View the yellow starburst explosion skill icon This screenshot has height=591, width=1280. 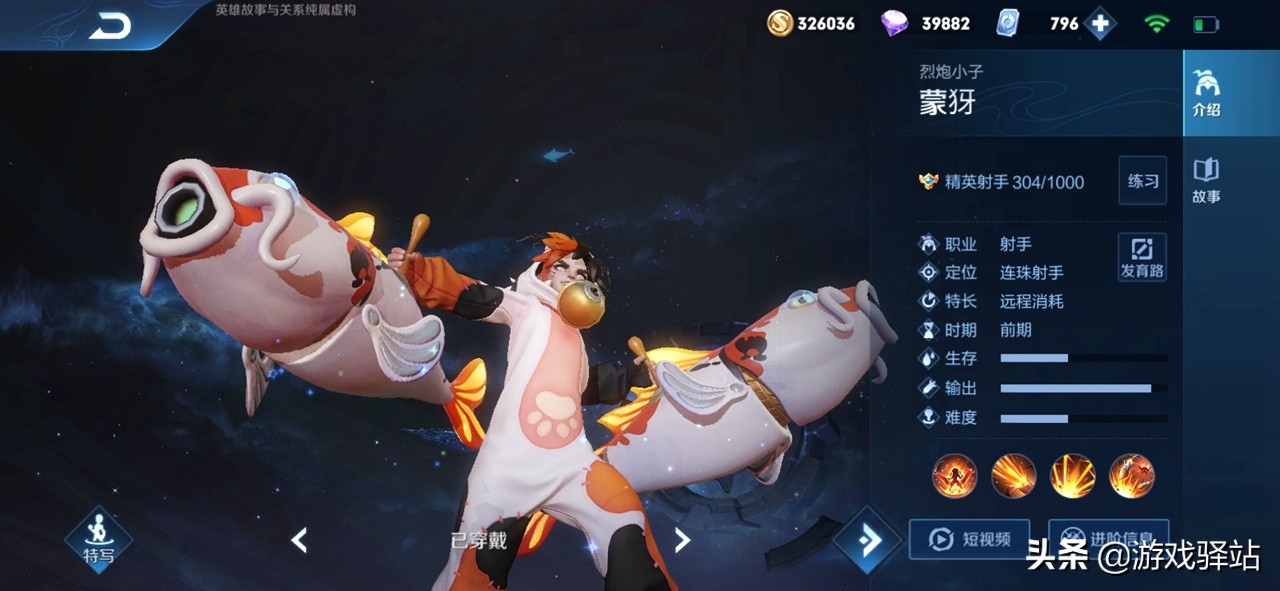click(x=1072, y=476)
